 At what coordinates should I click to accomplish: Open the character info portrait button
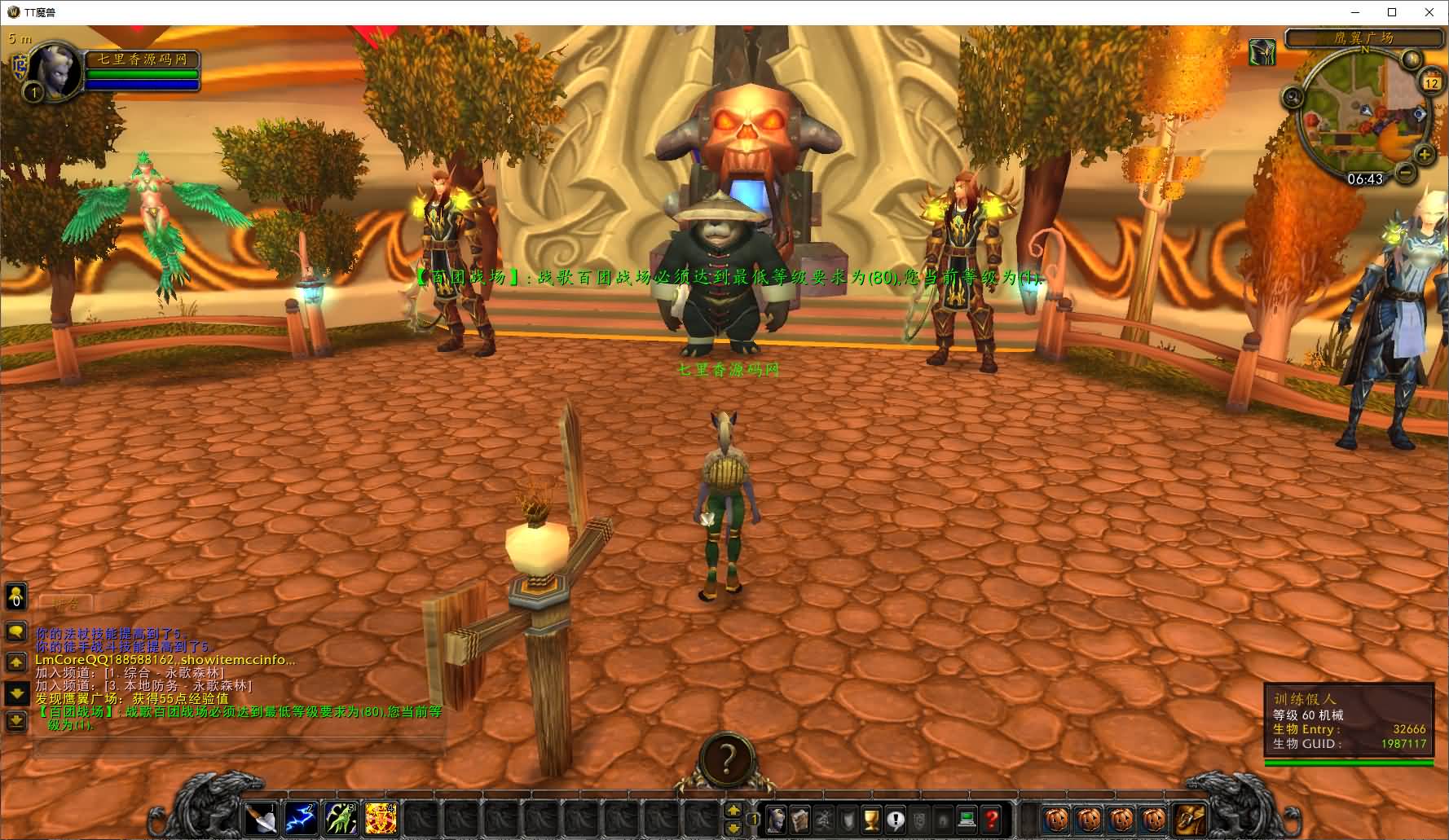tap(777, 819)
